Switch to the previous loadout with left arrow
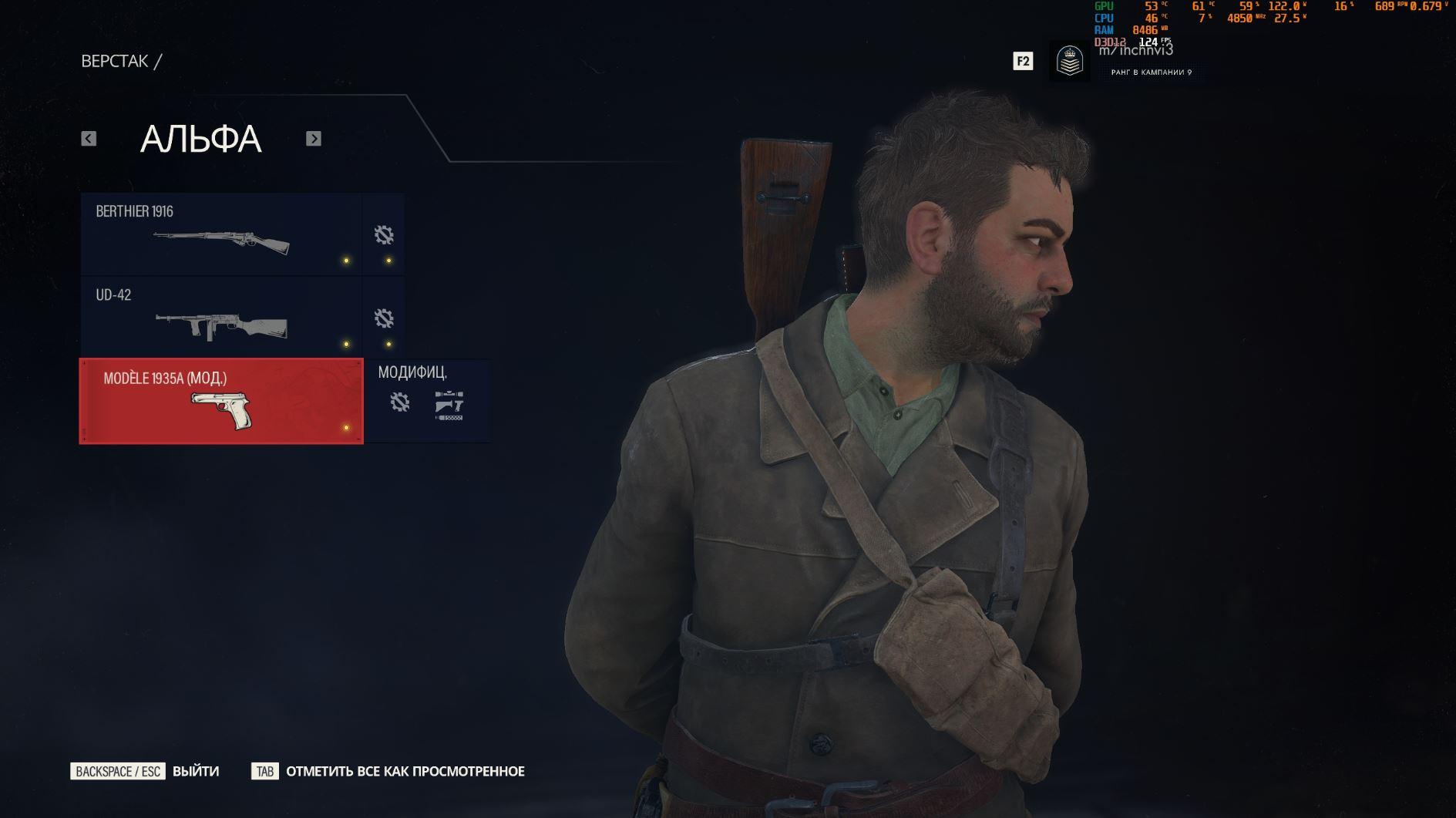Screen dimensions: 1456x818 [x=89, y=139]
